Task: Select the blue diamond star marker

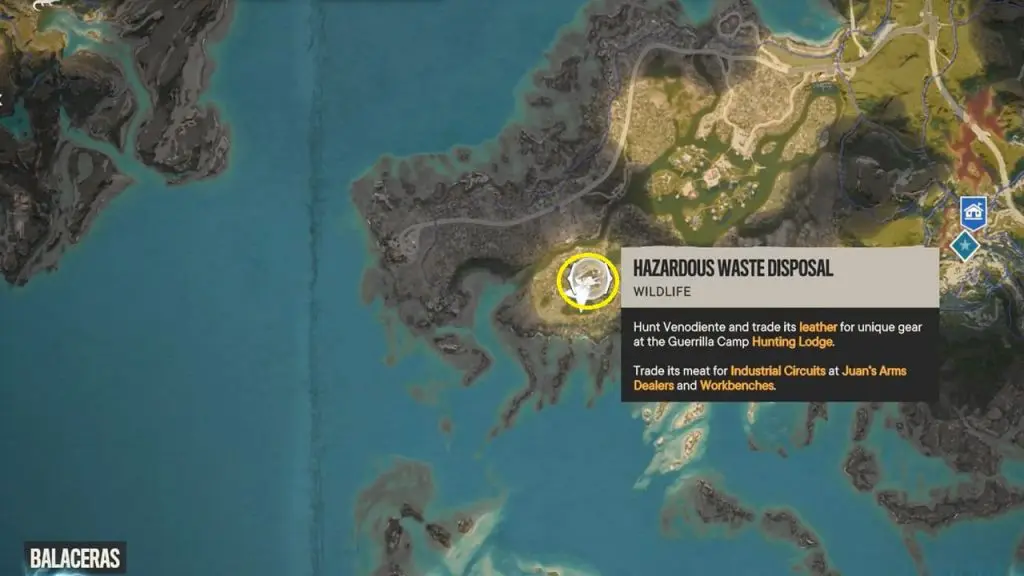Action: click(x=965, y=244)
